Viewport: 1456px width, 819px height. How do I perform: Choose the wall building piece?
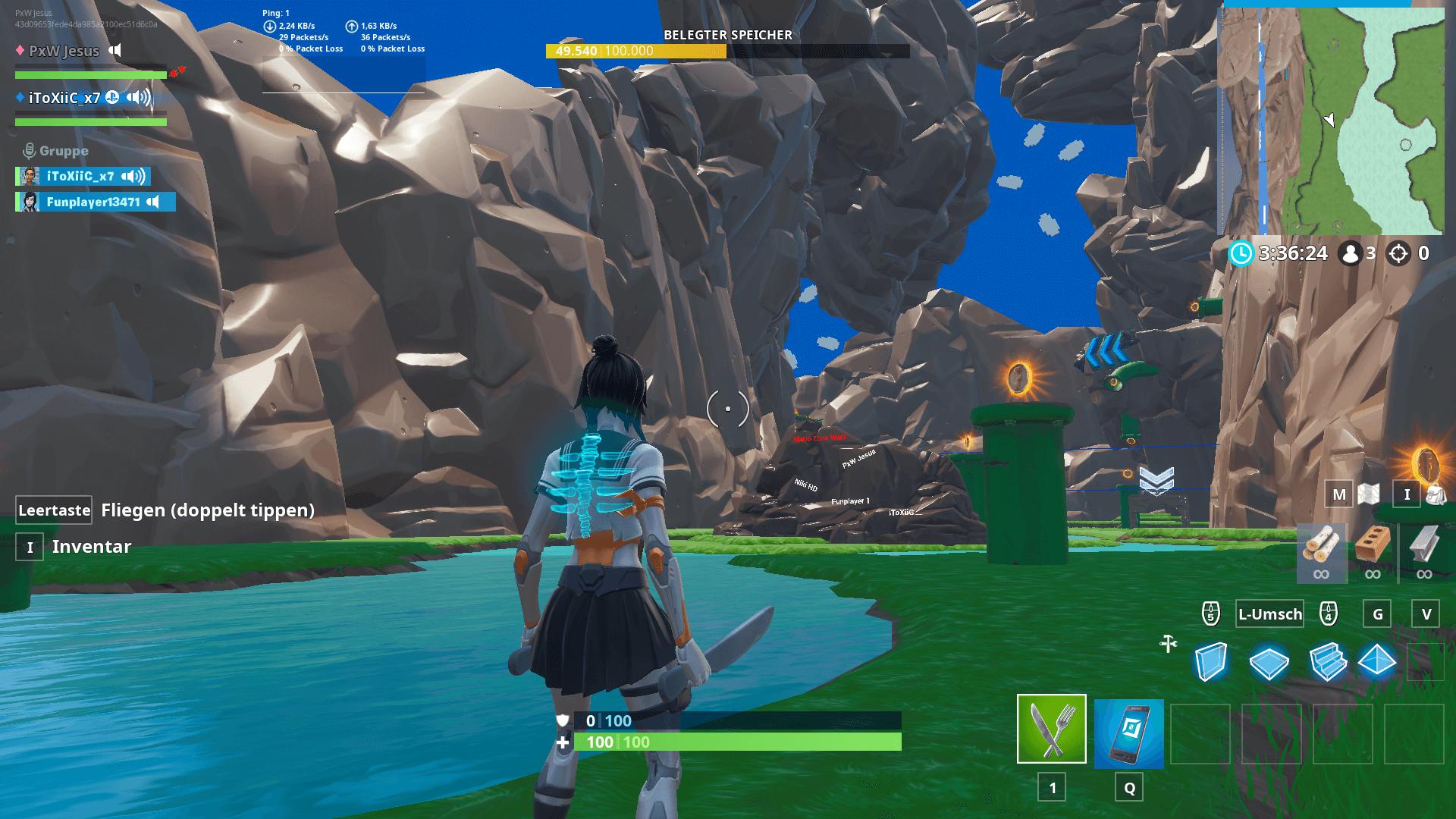coord(1211,662)
